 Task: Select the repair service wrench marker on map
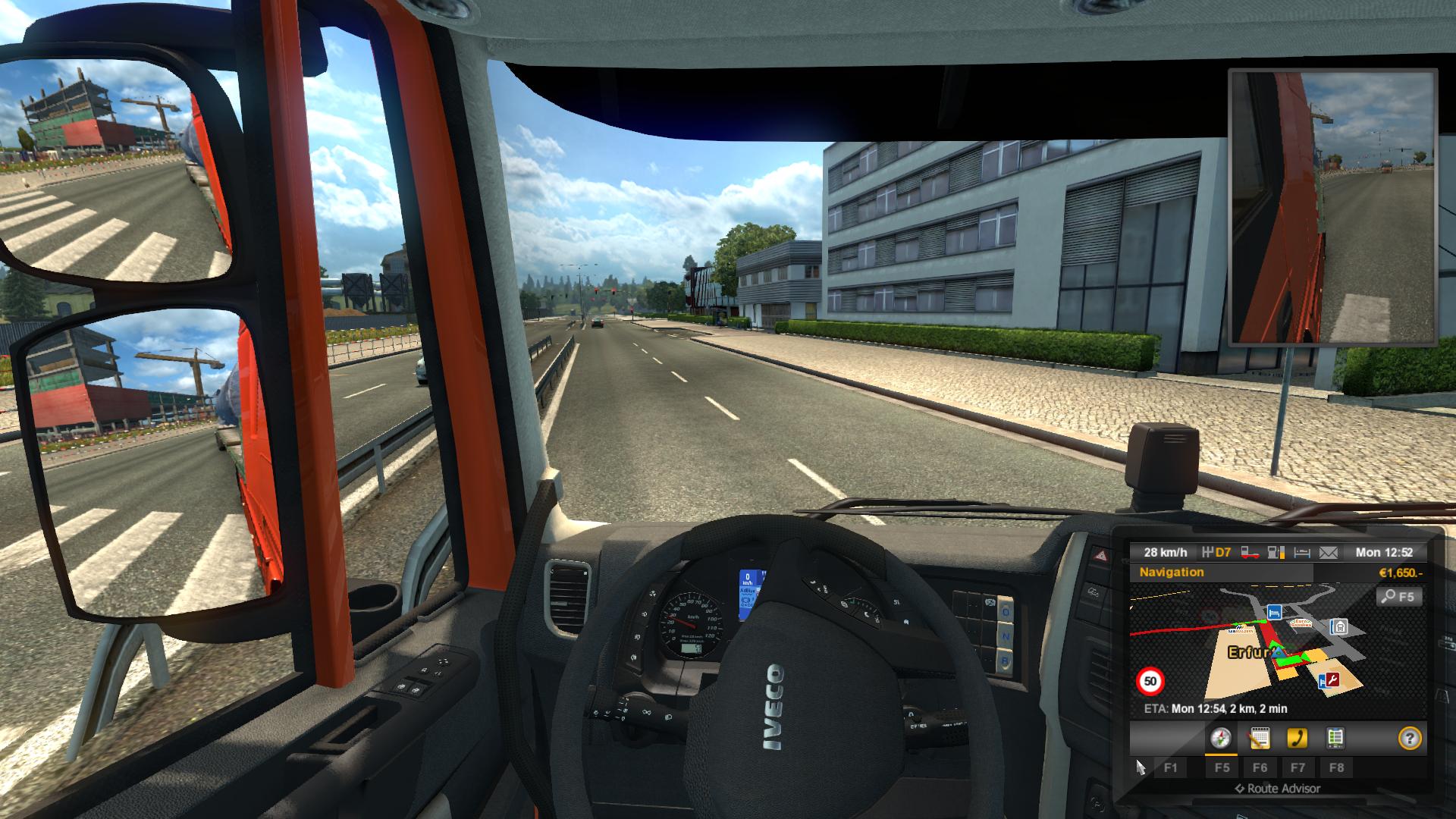[1331, 680]
